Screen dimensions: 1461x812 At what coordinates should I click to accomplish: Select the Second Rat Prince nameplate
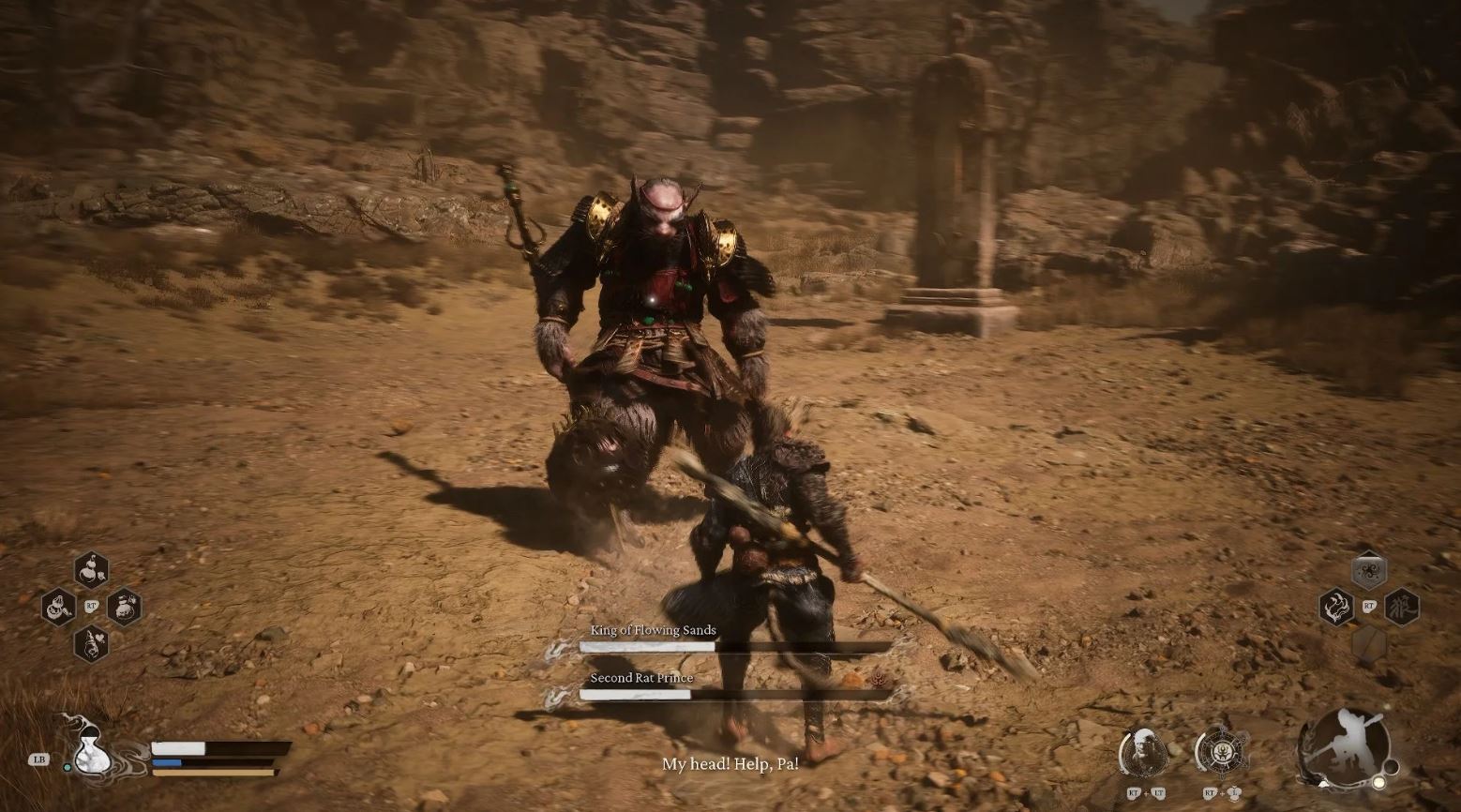(x=640, y=677)
